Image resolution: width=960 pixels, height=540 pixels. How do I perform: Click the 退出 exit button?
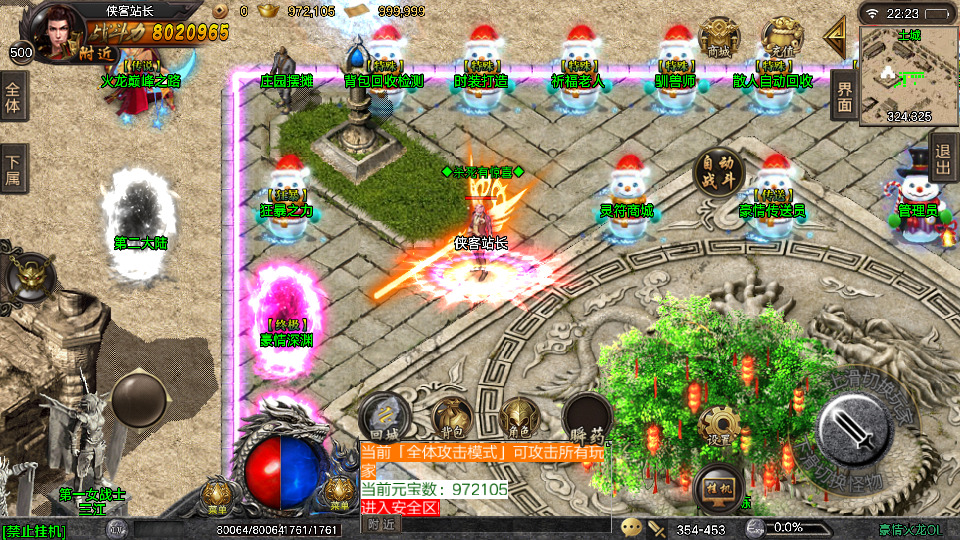[x=942, y=158]
